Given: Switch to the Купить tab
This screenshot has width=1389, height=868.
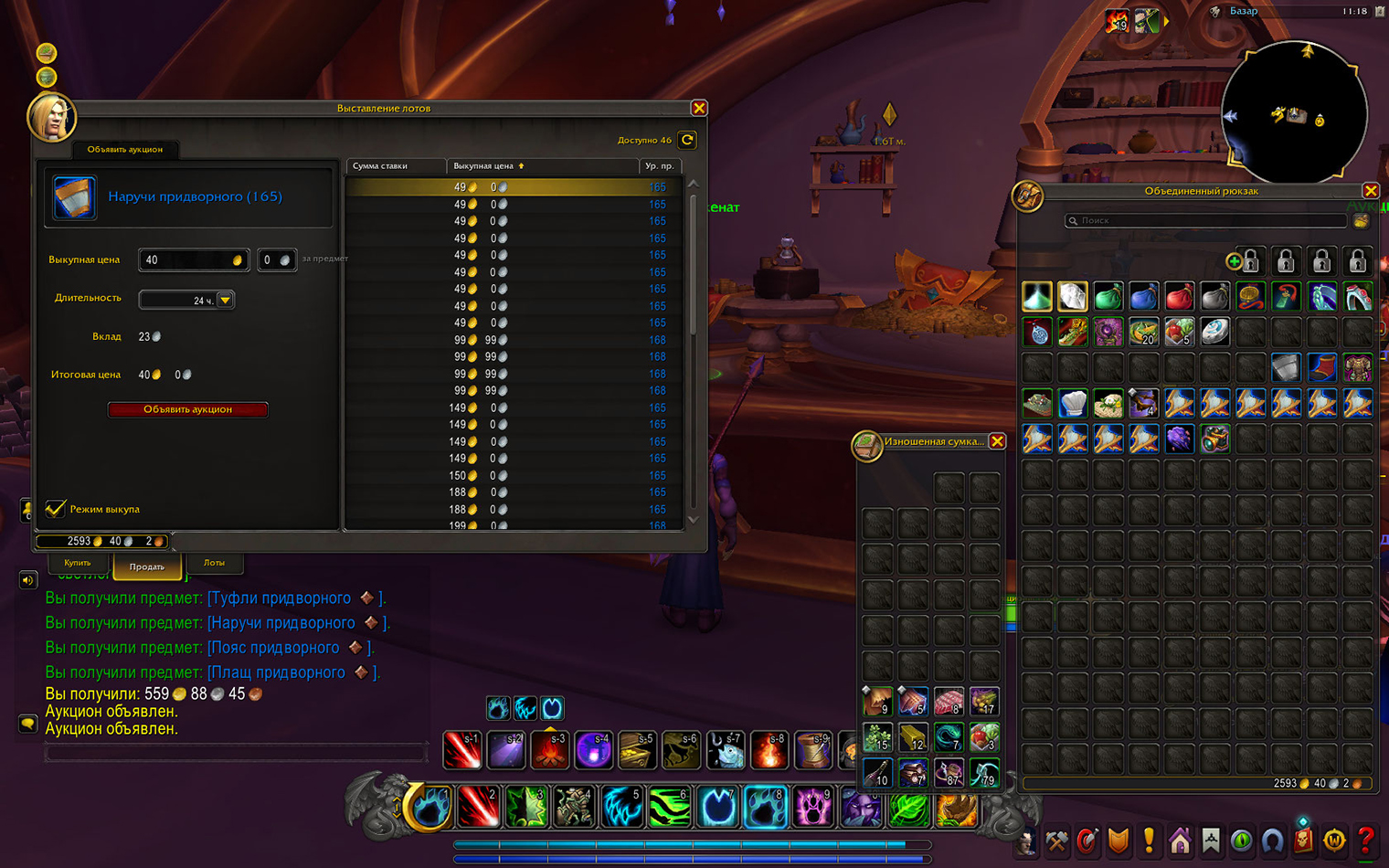Looking at the screenshot, I should [x=77, y=563].
